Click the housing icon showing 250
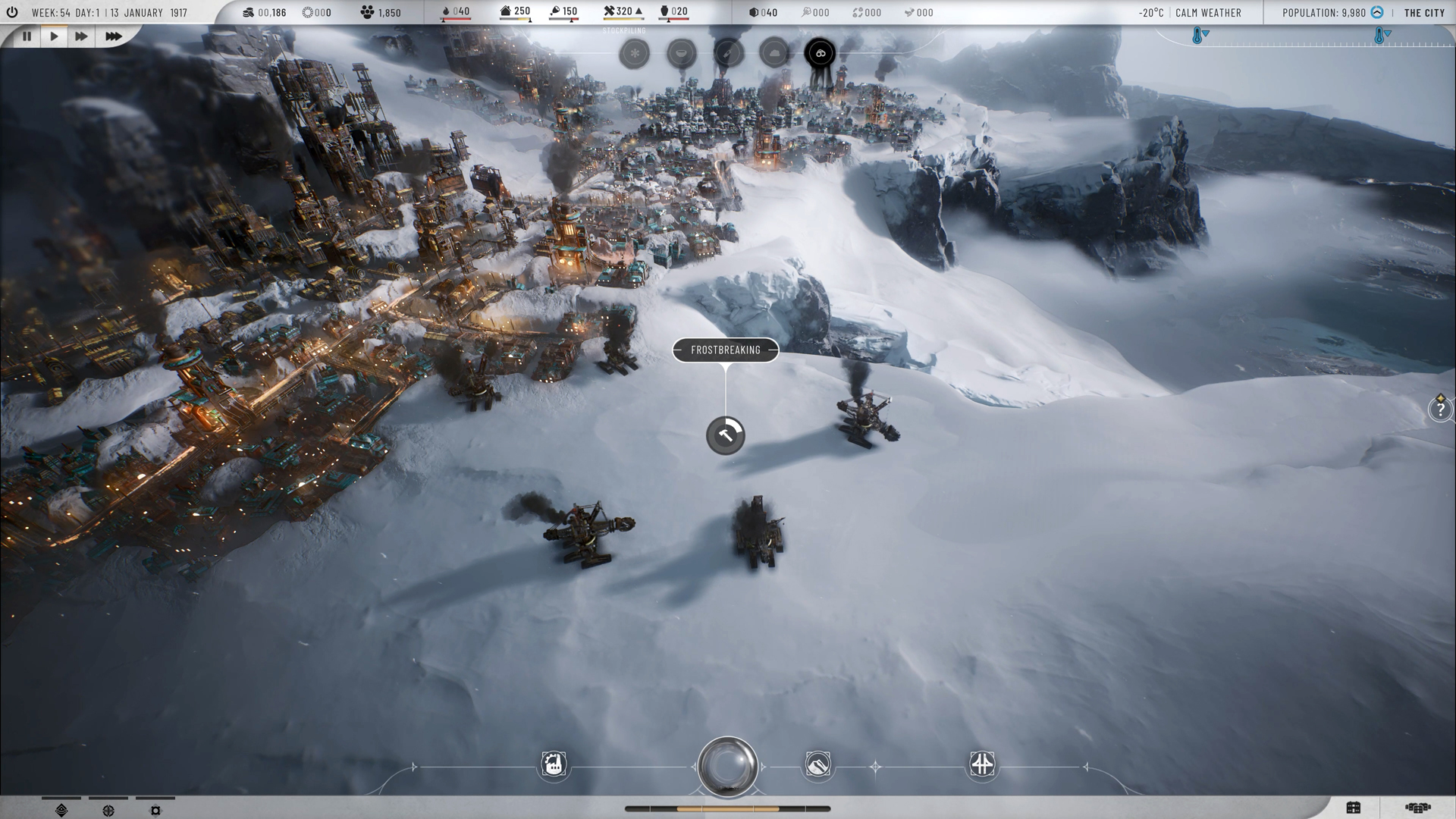This screenshot has height=819, width=1456. 507,12
